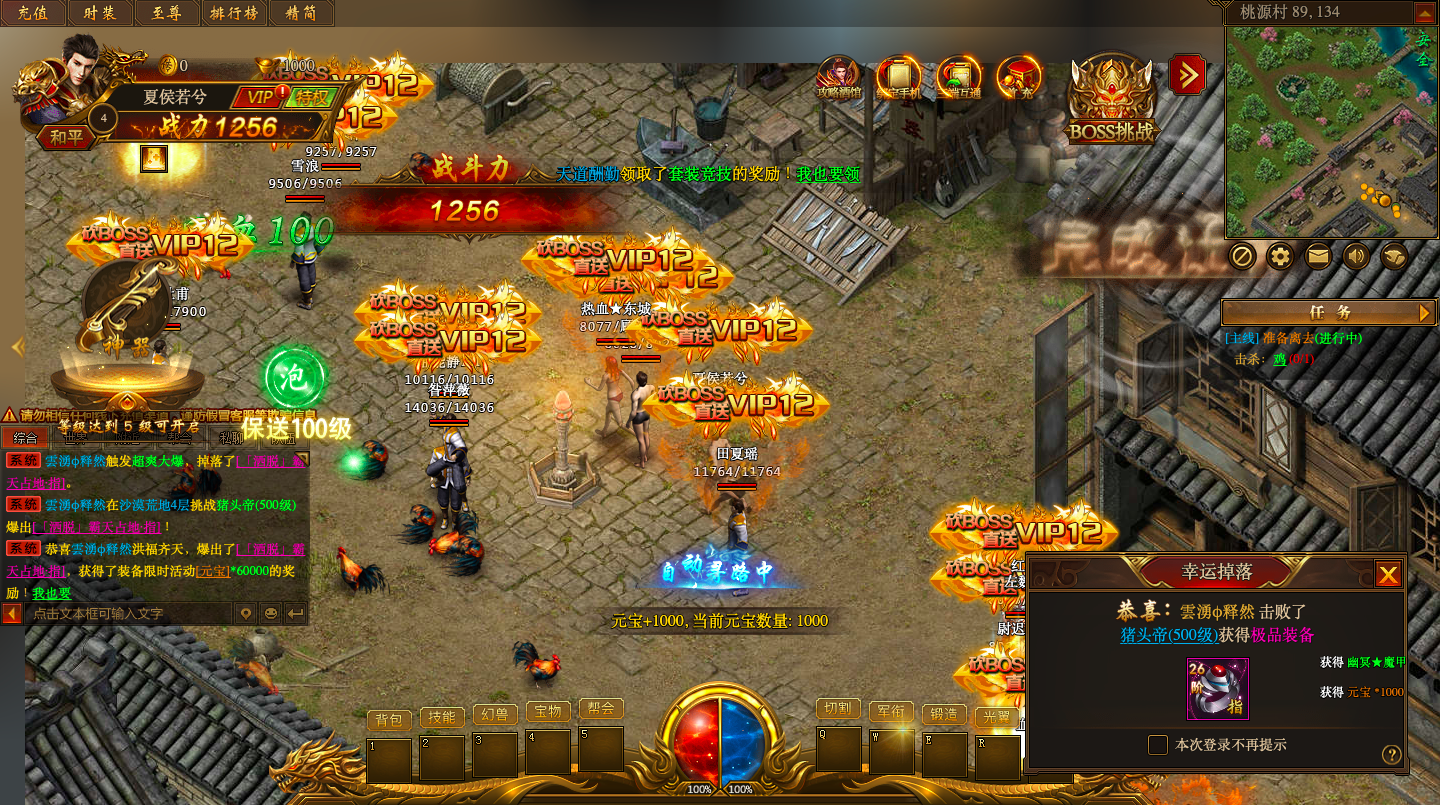Tick the 本次登录不再提示 checkbox
Viewport: 1440px width, 805px height.
[1158, 745]
